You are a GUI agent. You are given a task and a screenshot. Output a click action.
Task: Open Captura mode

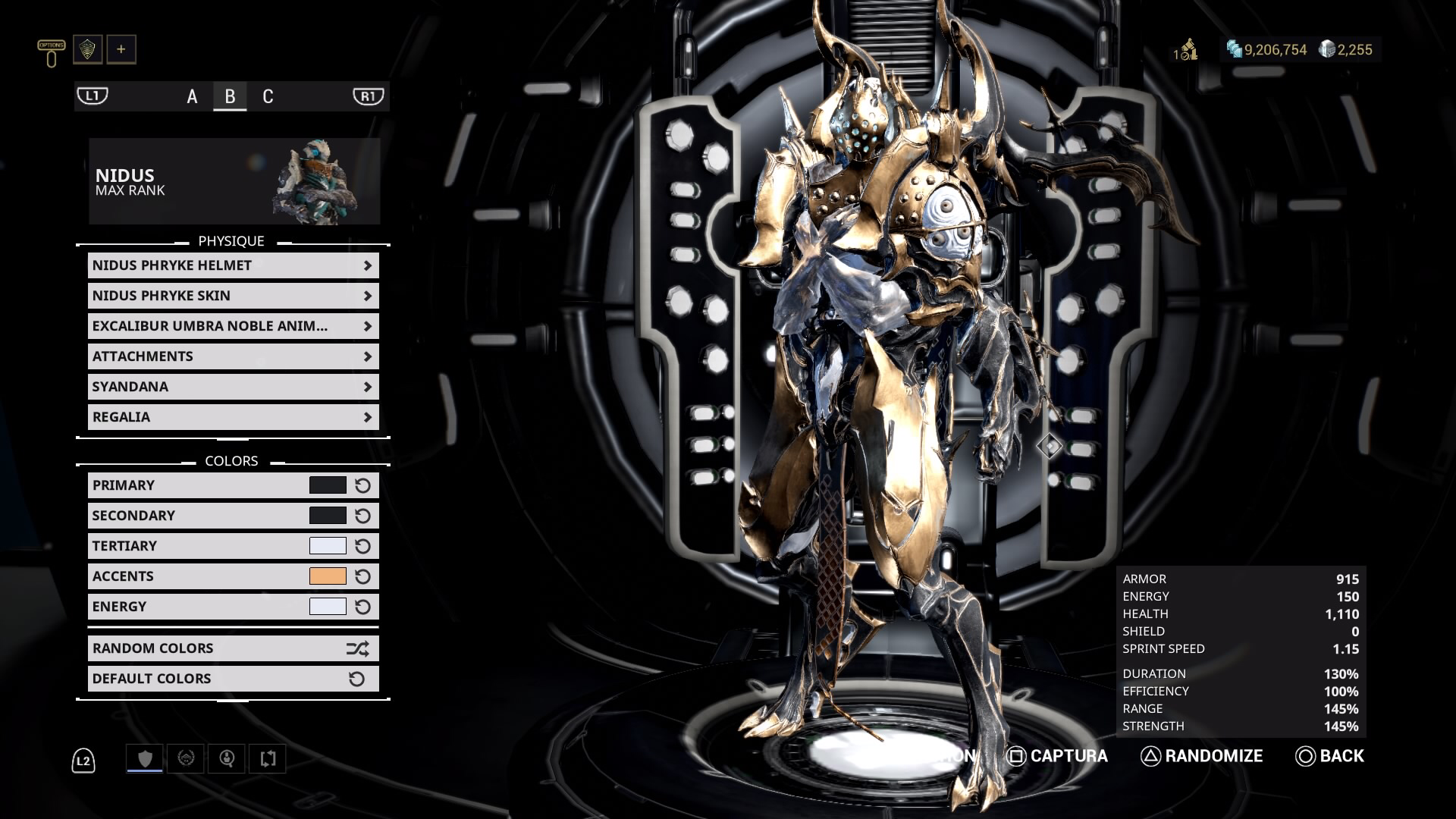tap(1059, 756)
